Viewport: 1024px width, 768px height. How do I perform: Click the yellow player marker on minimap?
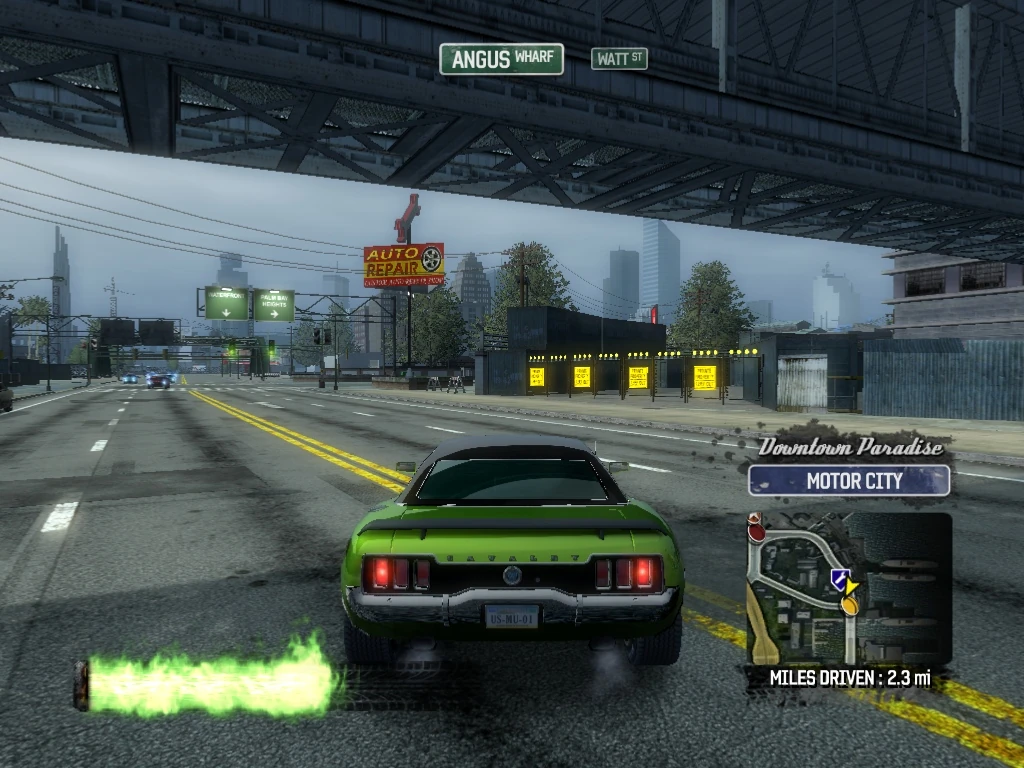(851, 599)
